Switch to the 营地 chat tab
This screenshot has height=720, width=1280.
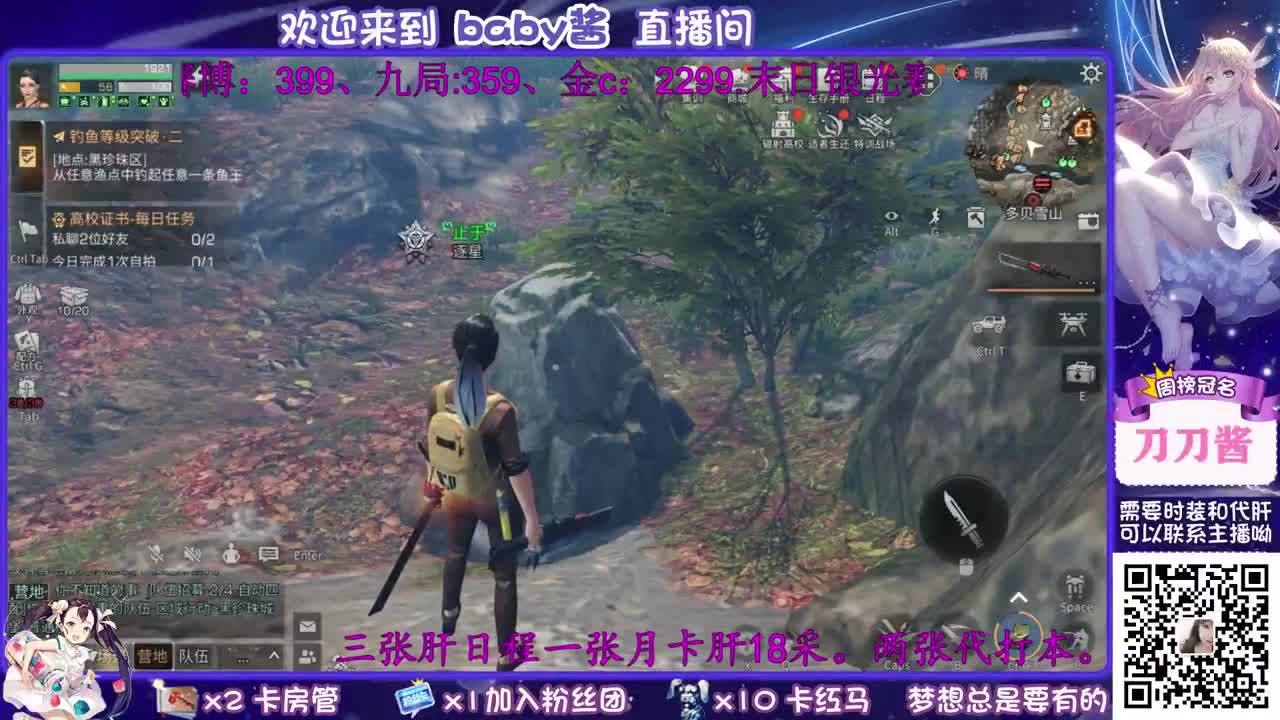click(155, 657)
